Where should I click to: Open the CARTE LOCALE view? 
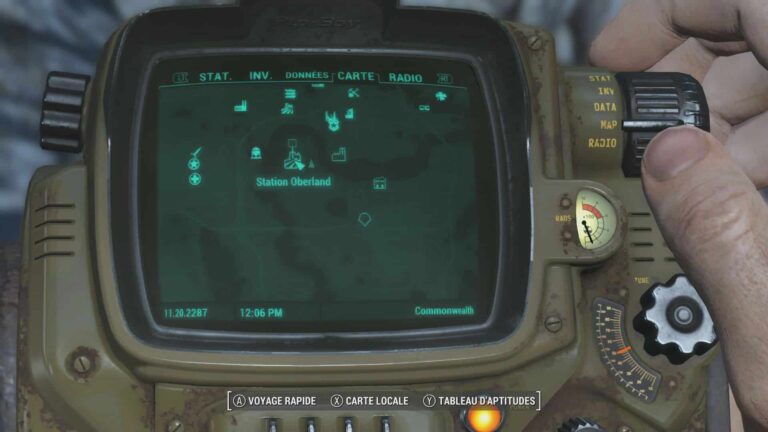[369, 401]
